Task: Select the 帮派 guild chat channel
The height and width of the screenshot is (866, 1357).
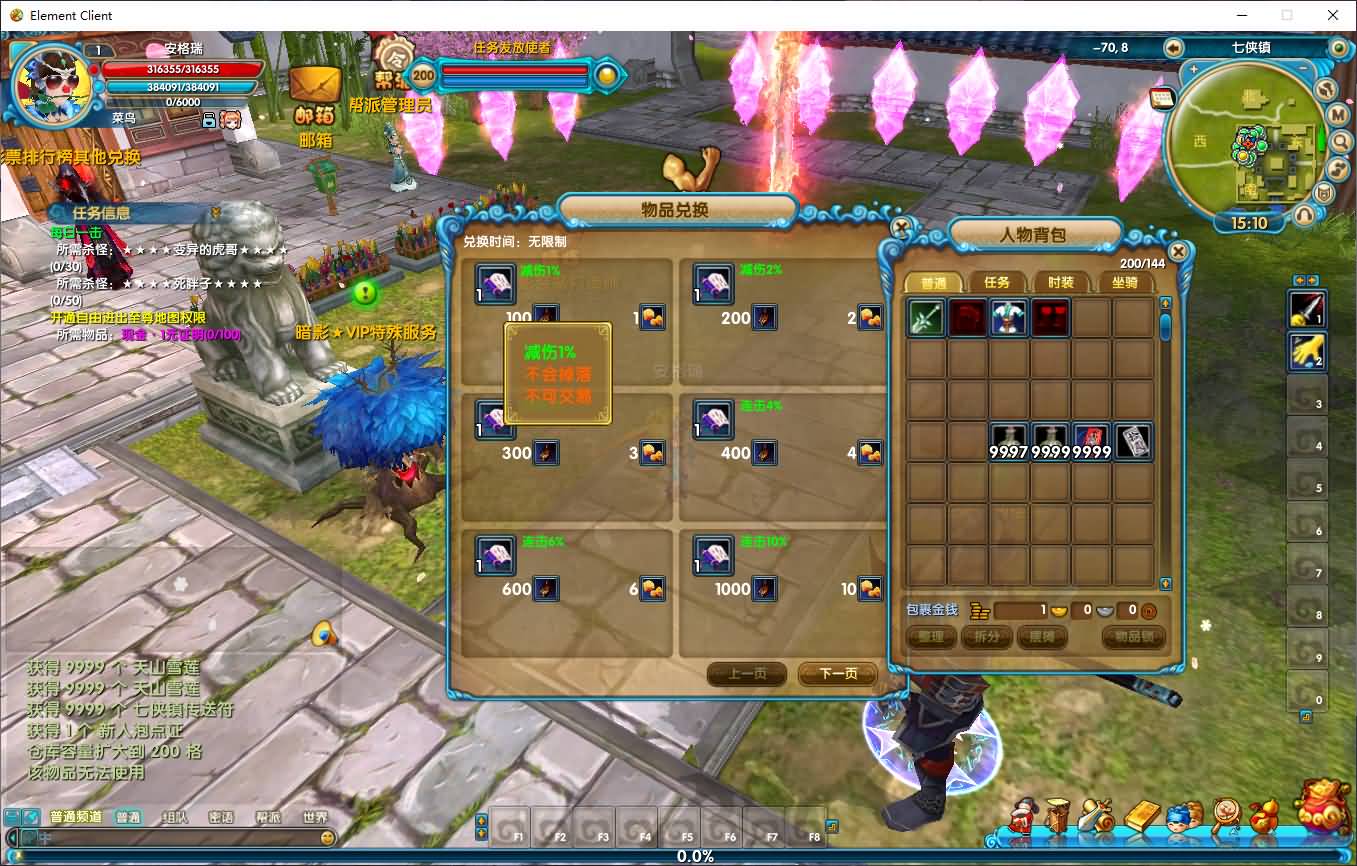Action: click(x=268, y=817)
